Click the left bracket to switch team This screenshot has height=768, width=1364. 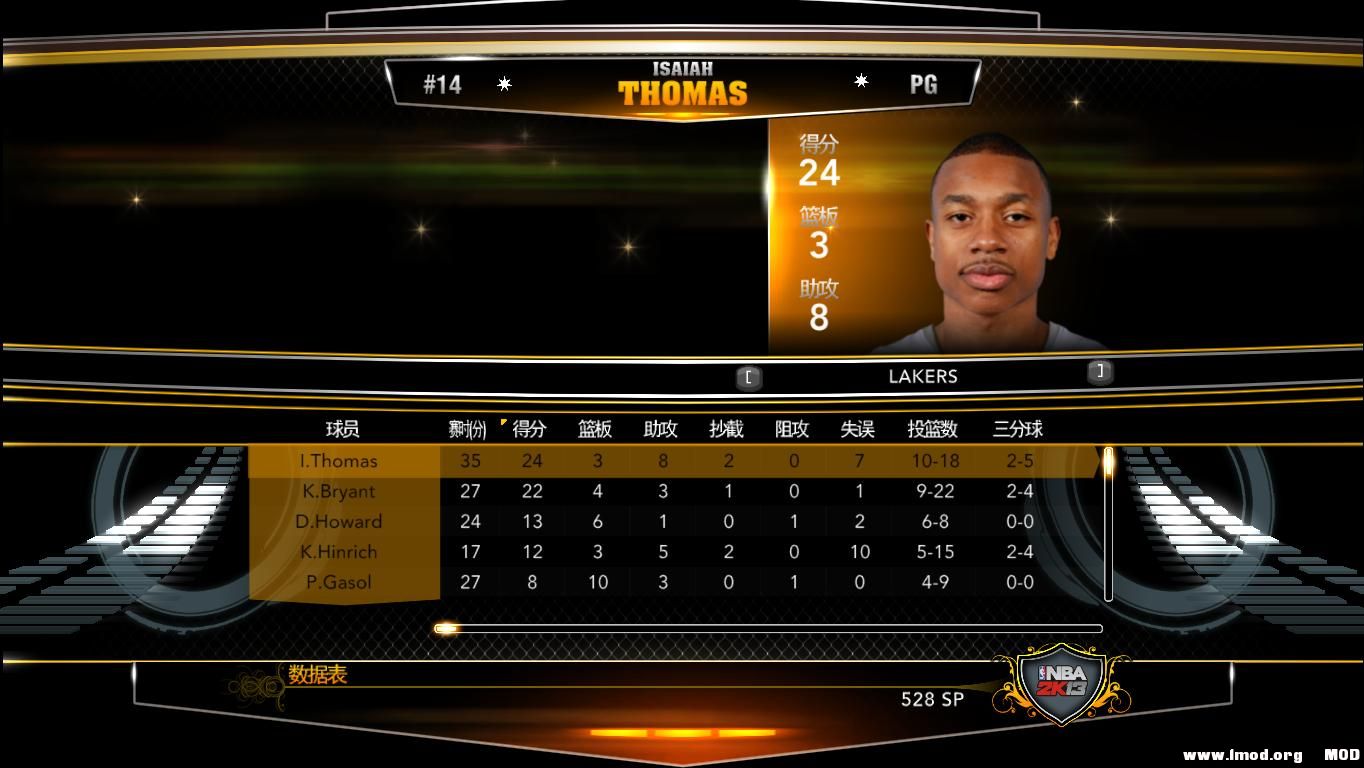tap(748, 377)
